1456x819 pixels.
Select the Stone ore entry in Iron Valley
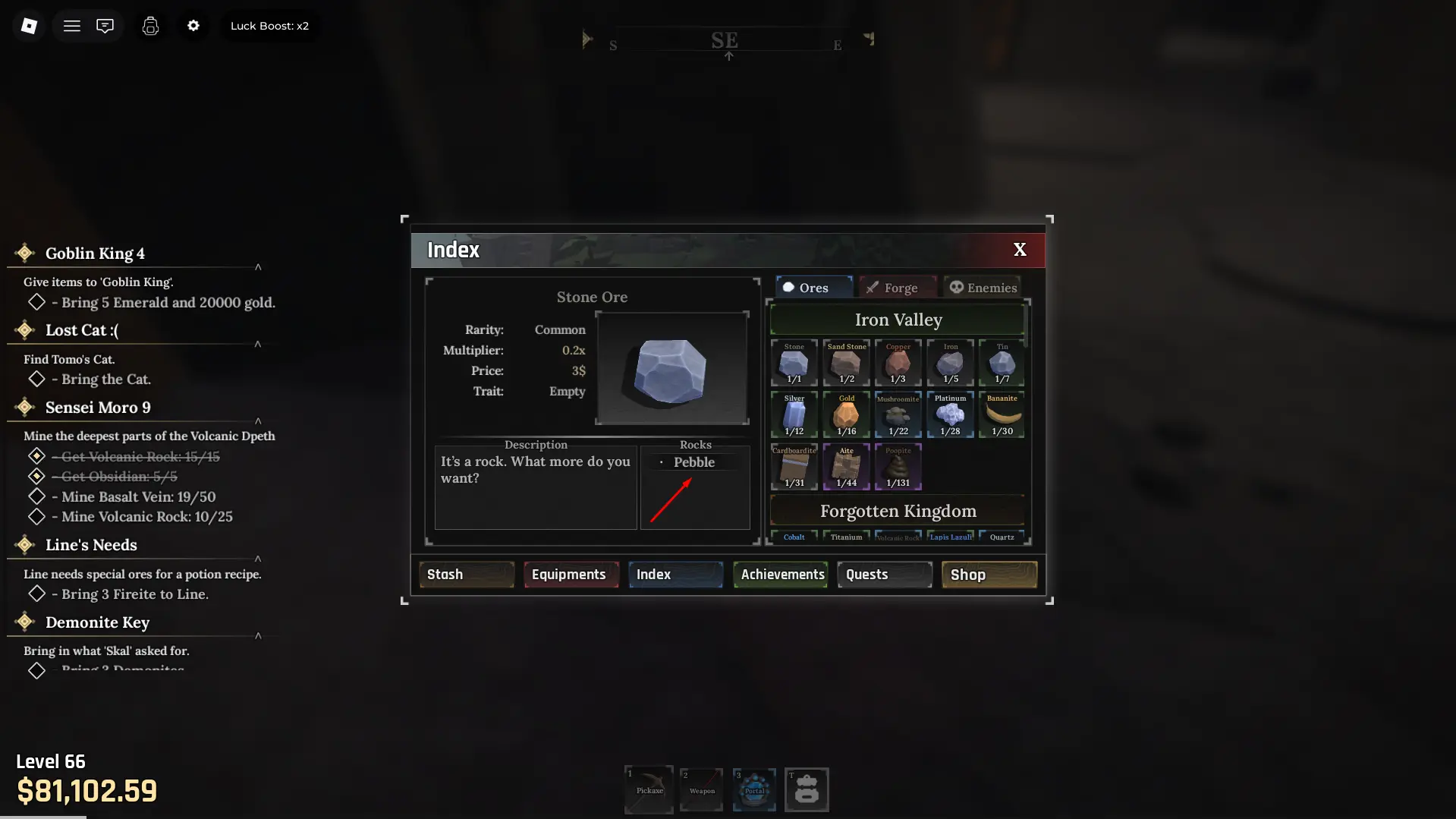[x=794, y=363]
